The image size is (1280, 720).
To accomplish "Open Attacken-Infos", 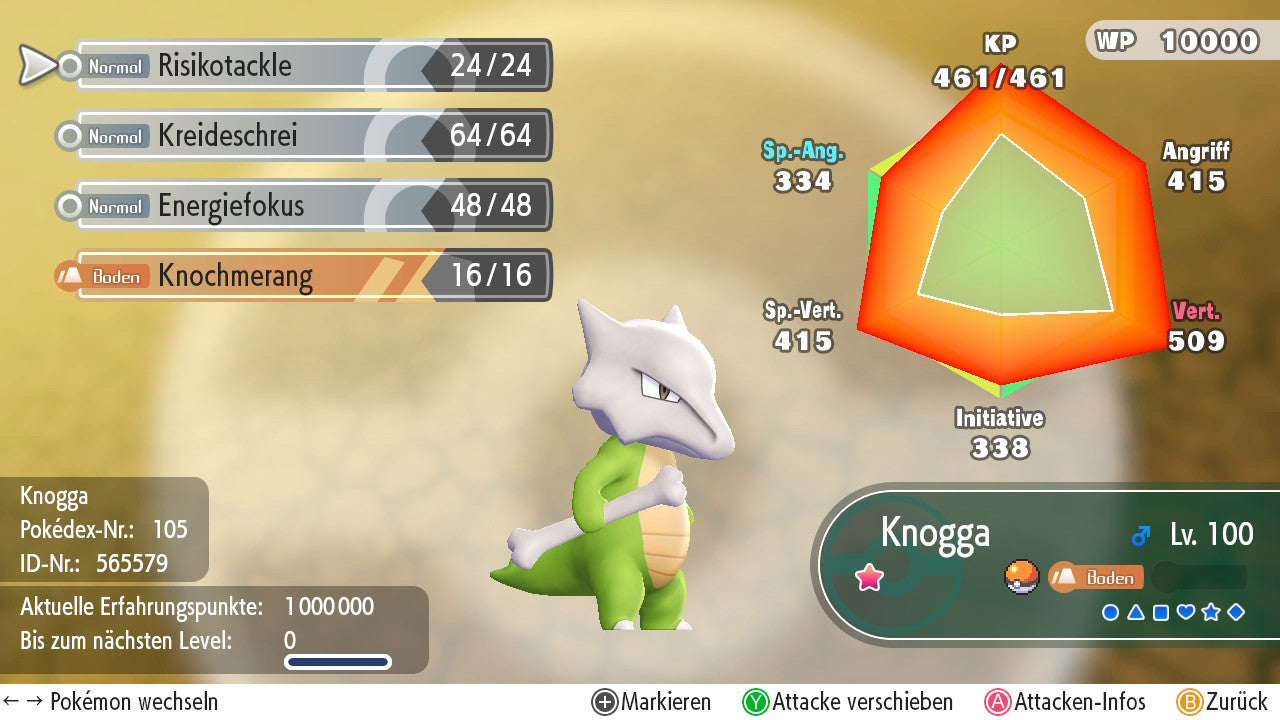I will [x=1066, y=702].
